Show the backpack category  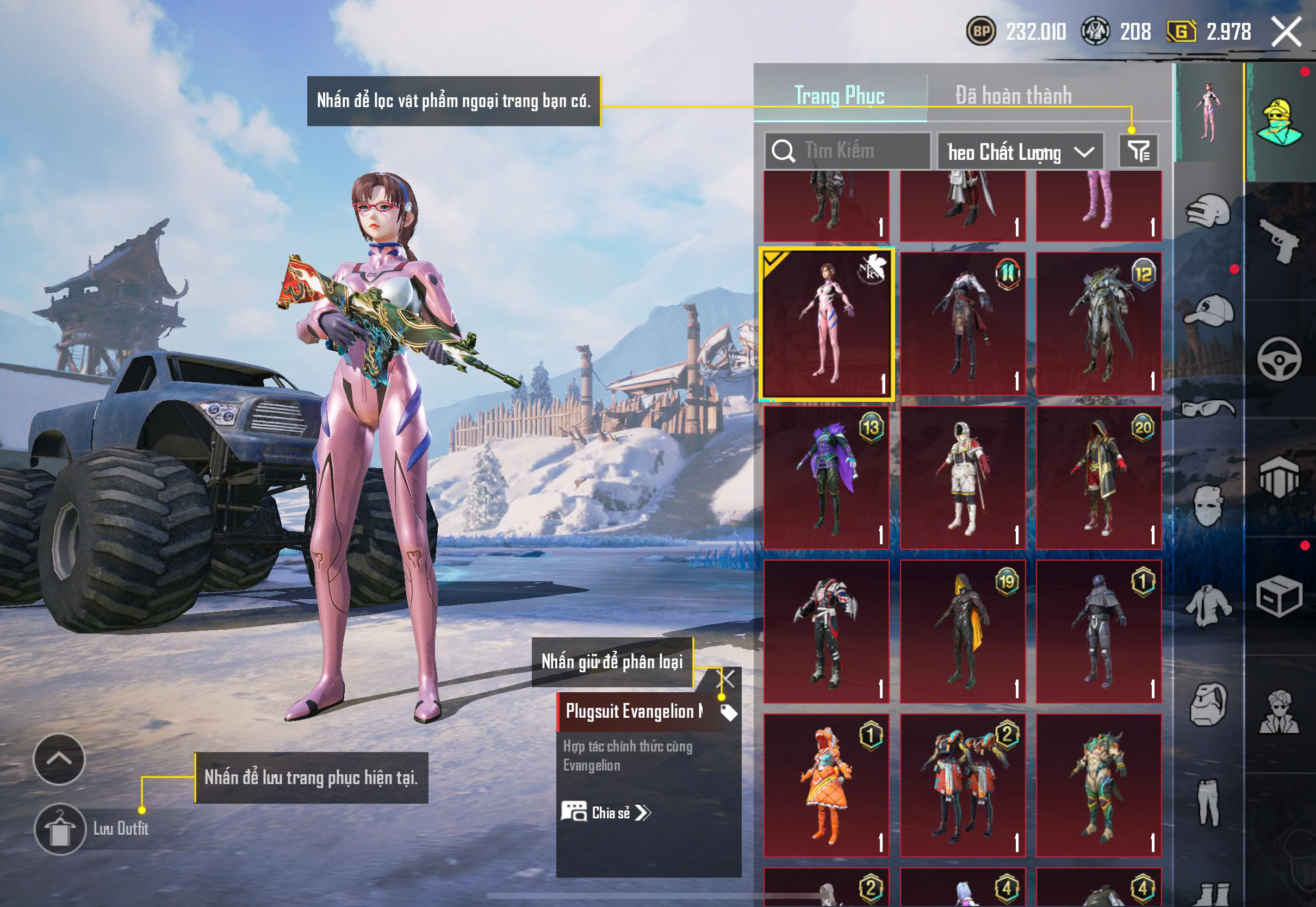tap(1208, 705)
